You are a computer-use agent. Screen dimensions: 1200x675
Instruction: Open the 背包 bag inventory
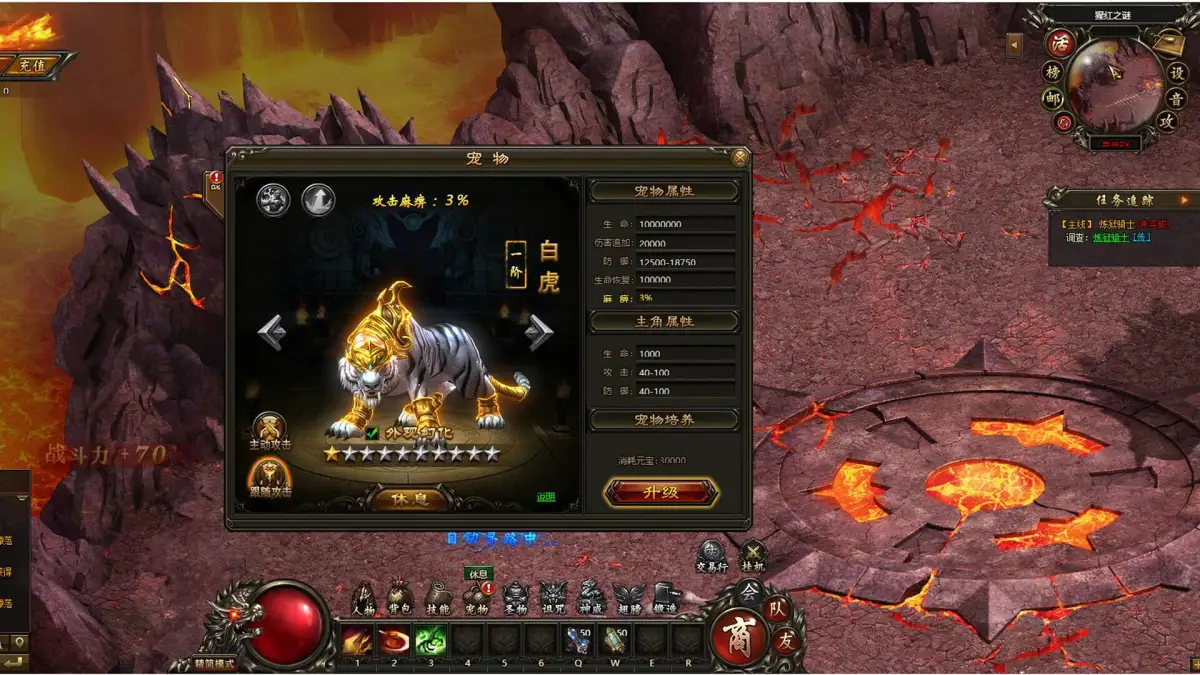tap(401, 598)
